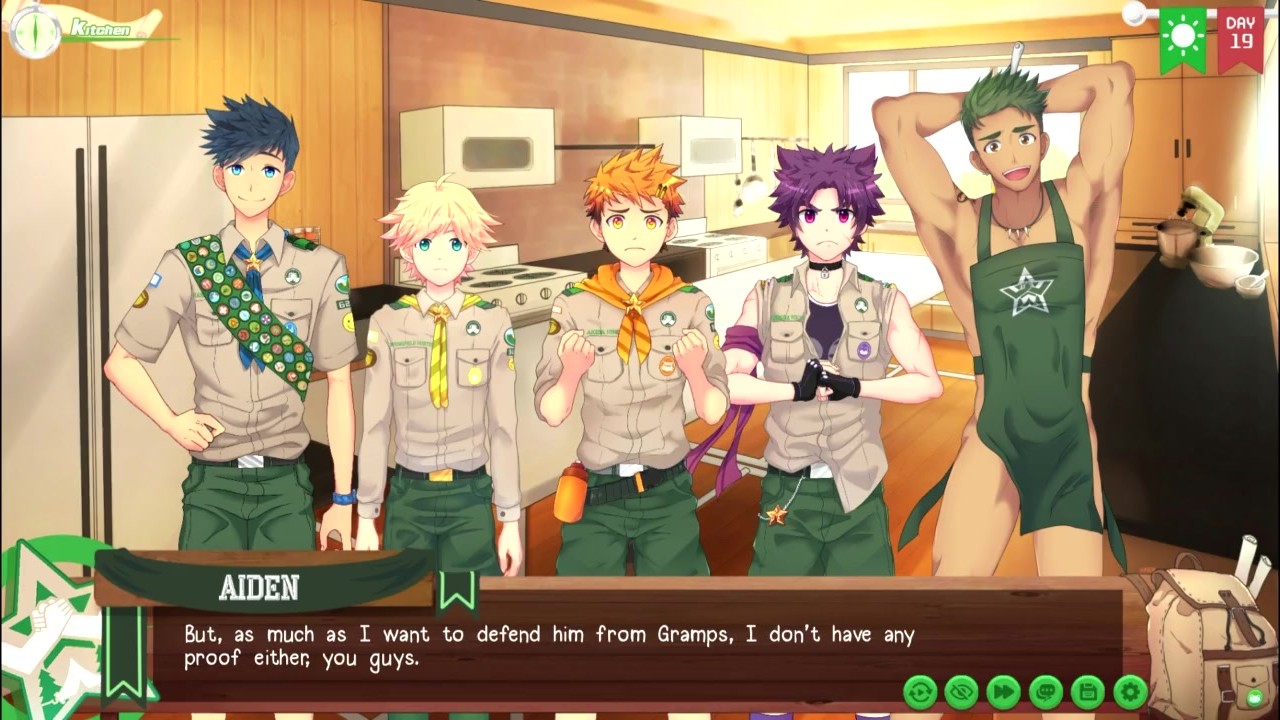Open settings with the gear icon
The image size is (1280, 720).
(1130, 692)
